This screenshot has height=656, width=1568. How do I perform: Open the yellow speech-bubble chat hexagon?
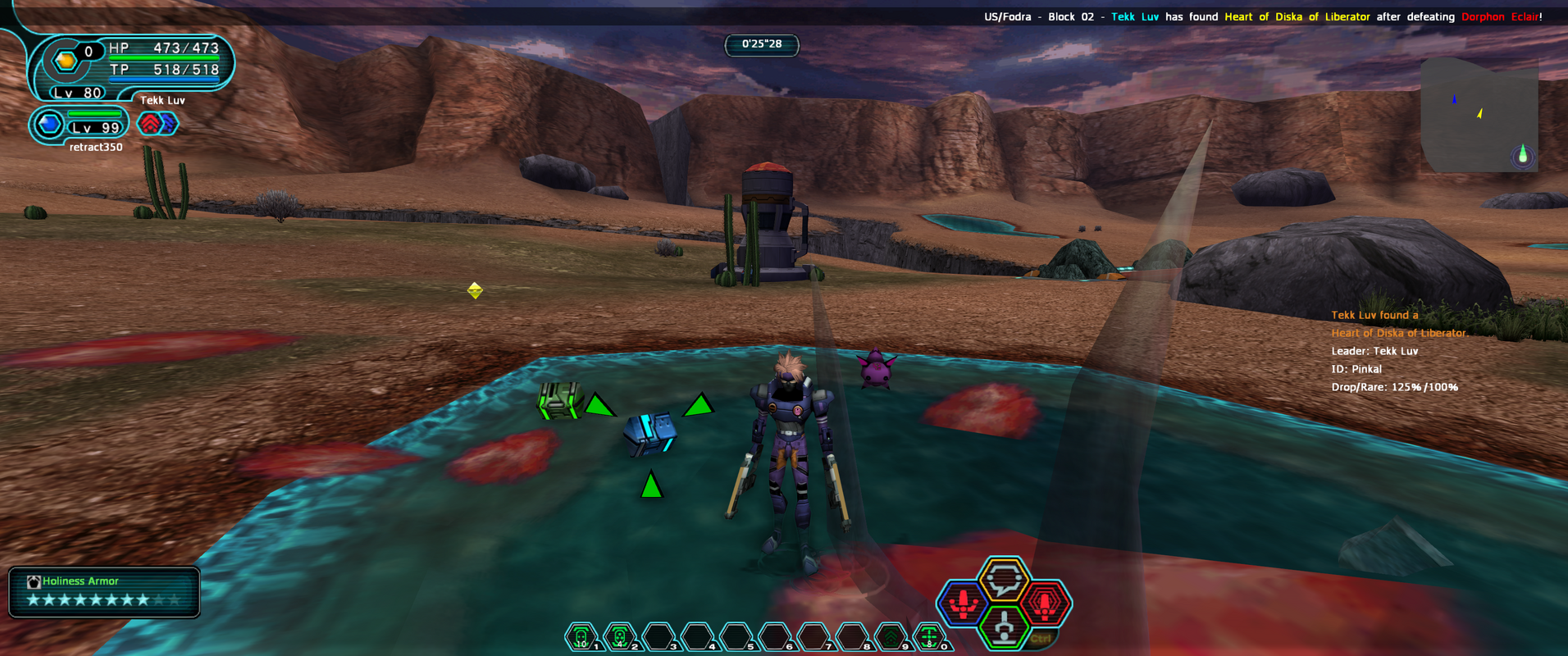(x=1004, y=580)
